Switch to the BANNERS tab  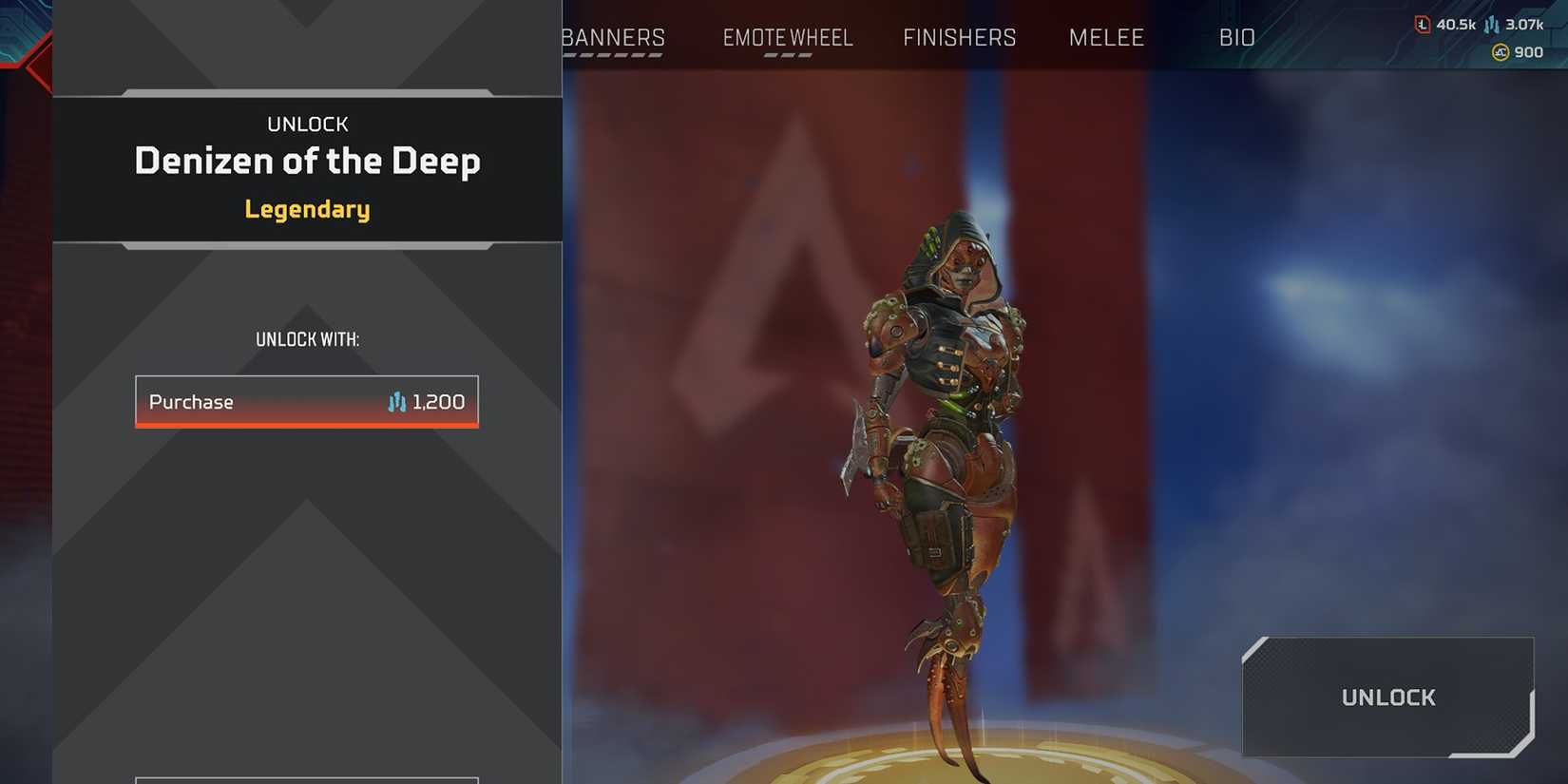click(x=612, y=37)
